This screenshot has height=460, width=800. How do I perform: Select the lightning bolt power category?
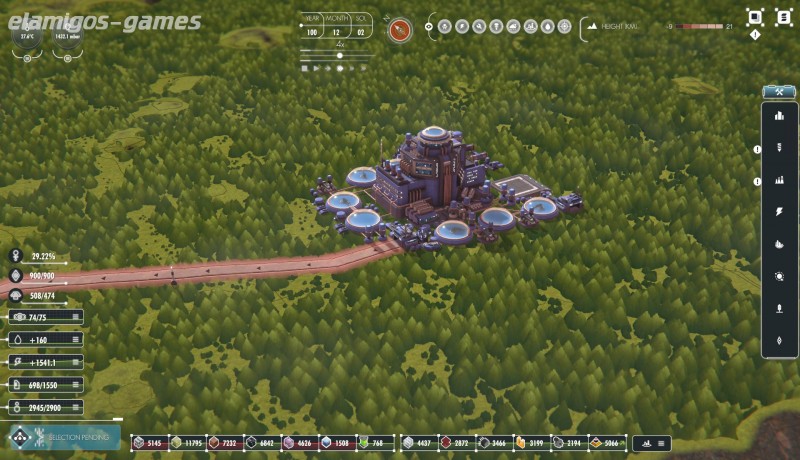click(779, 212)
